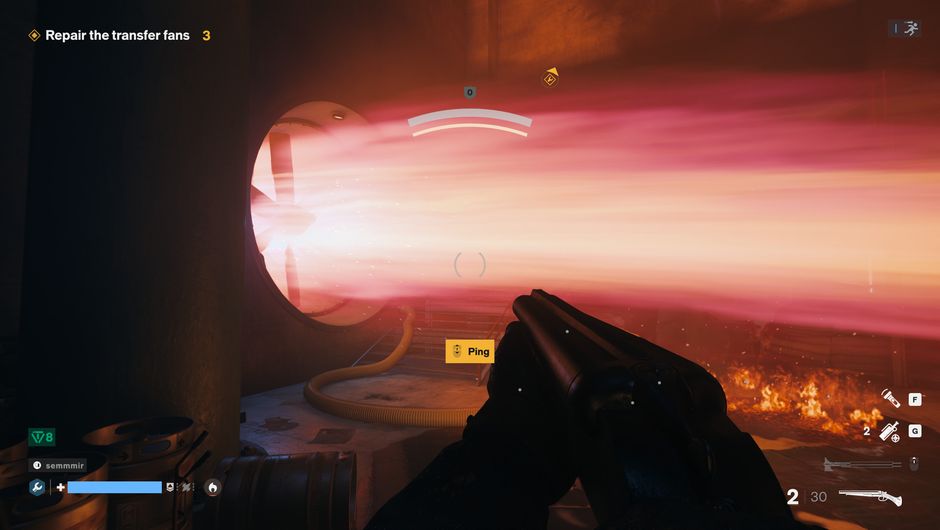Click the flame status icon
Viewport: 940px width, 530px height.
click(x=212, y=487)
